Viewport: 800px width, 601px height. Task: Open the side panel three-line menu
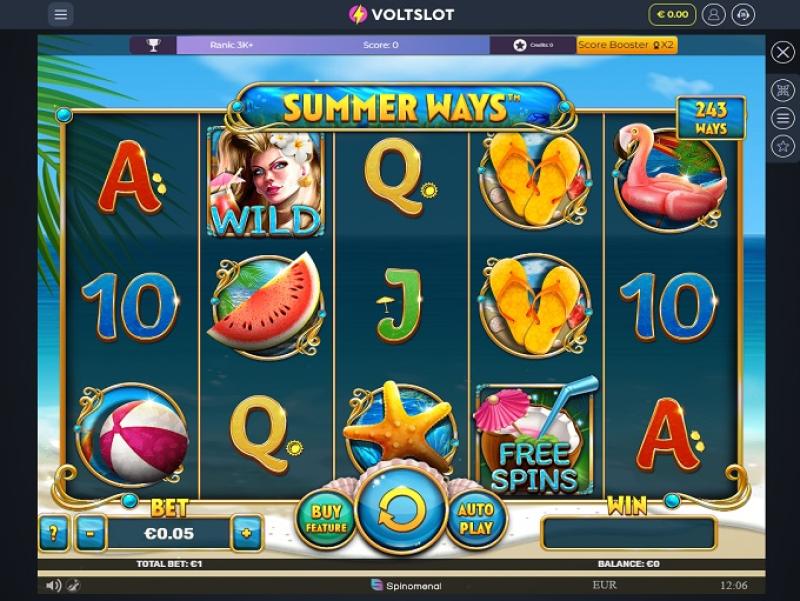pos(783,118)
